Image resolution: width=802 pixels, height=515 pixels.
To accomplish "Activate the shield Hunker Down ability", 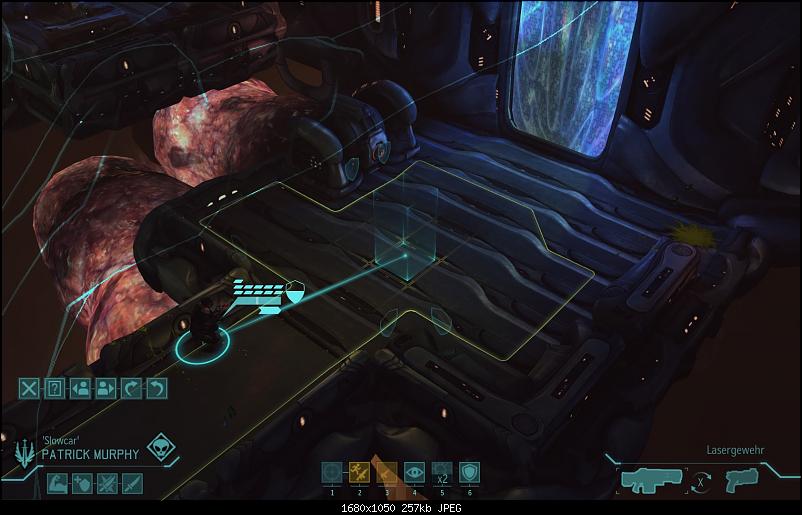I will (468, 473).
